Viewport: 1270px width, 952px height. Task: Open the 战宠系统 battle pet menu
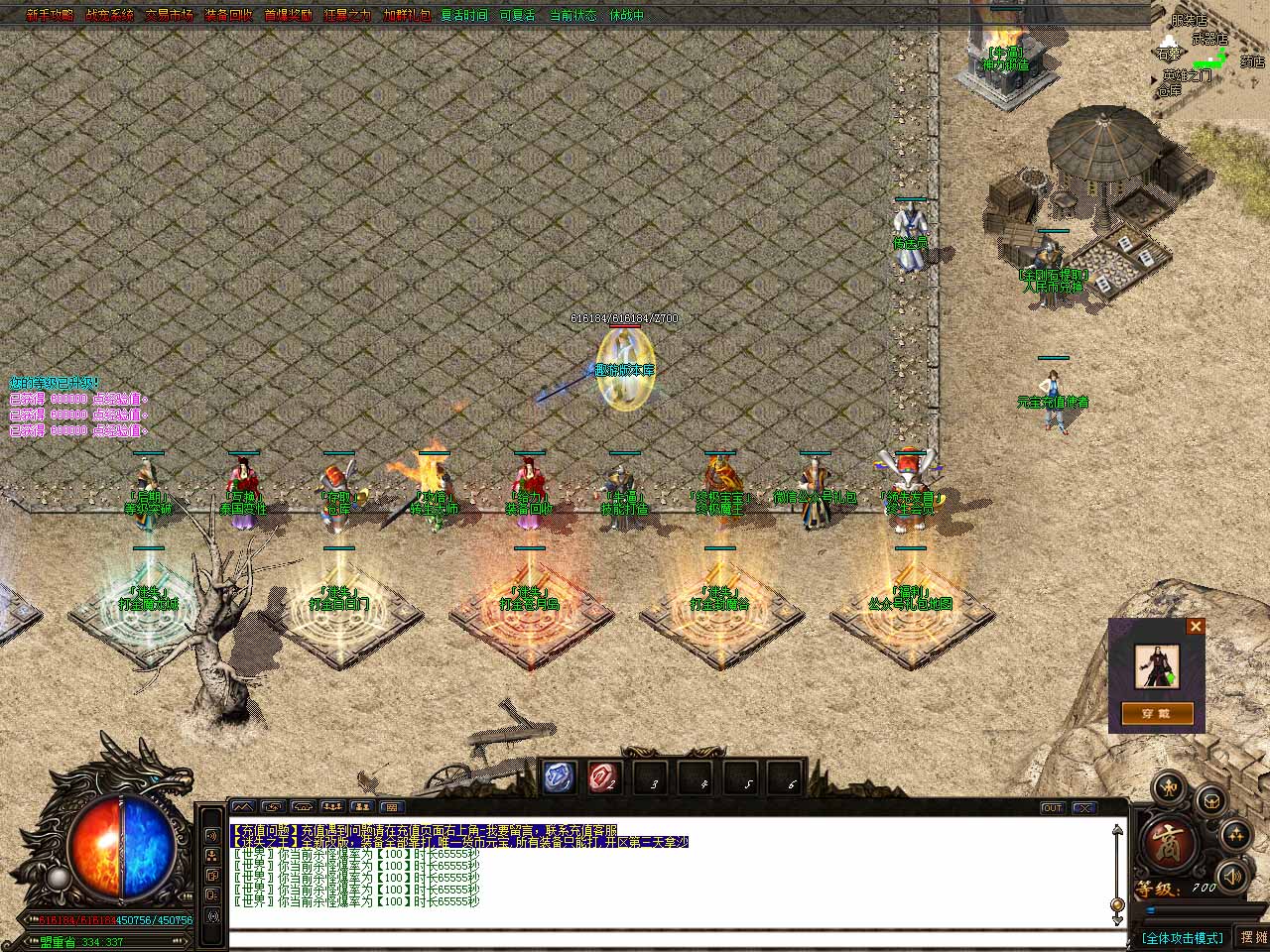[x=109, y=15]
